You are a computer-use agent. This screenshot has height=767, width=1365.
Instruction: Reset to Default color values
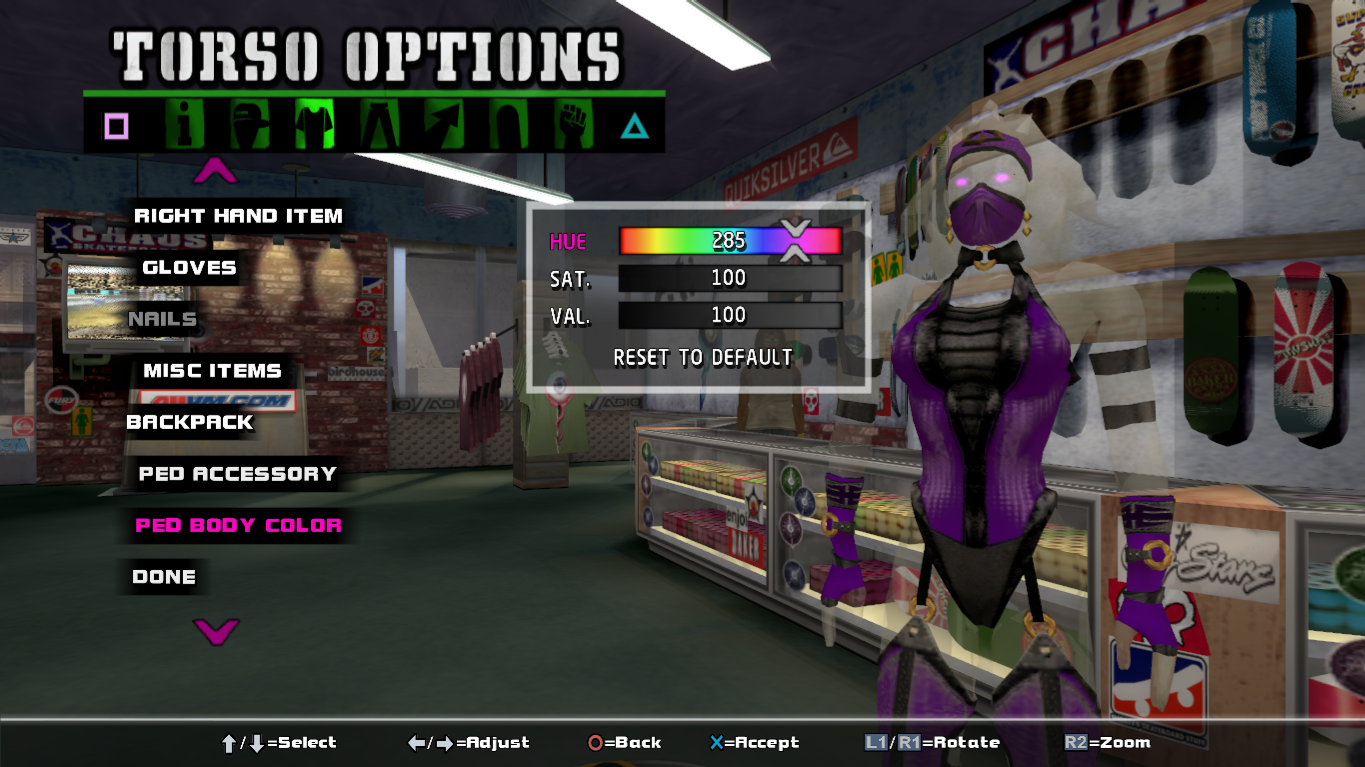tap(703, 358)
